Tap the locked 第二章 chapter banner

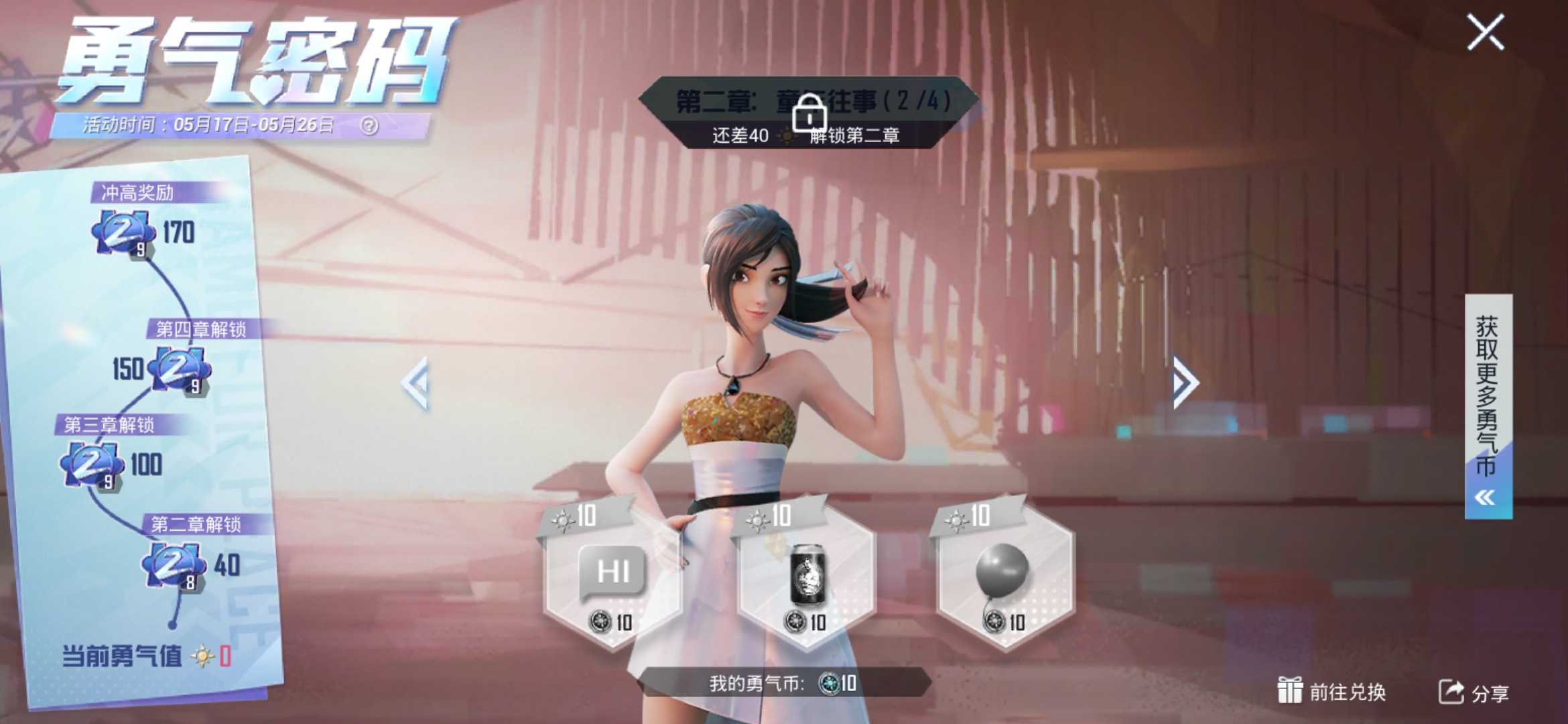pos(809,113)
